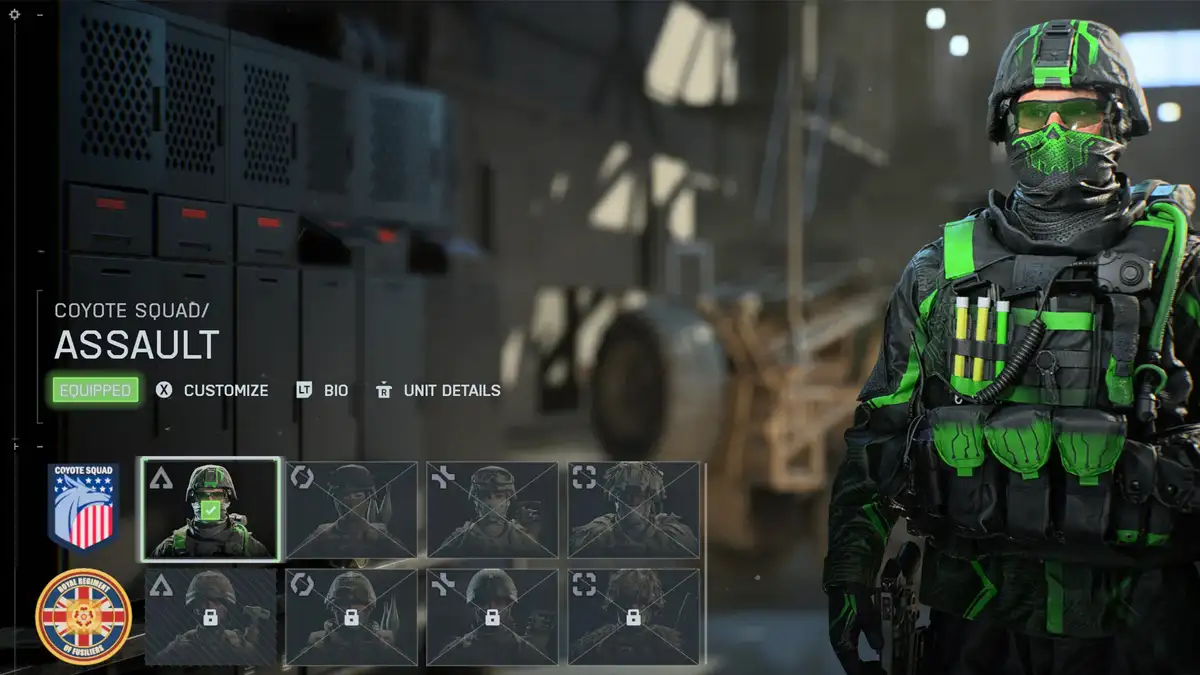Select the locked Royal Regiment Support tile
Viewport: 1200px width, 675px height.
[493, 617]
